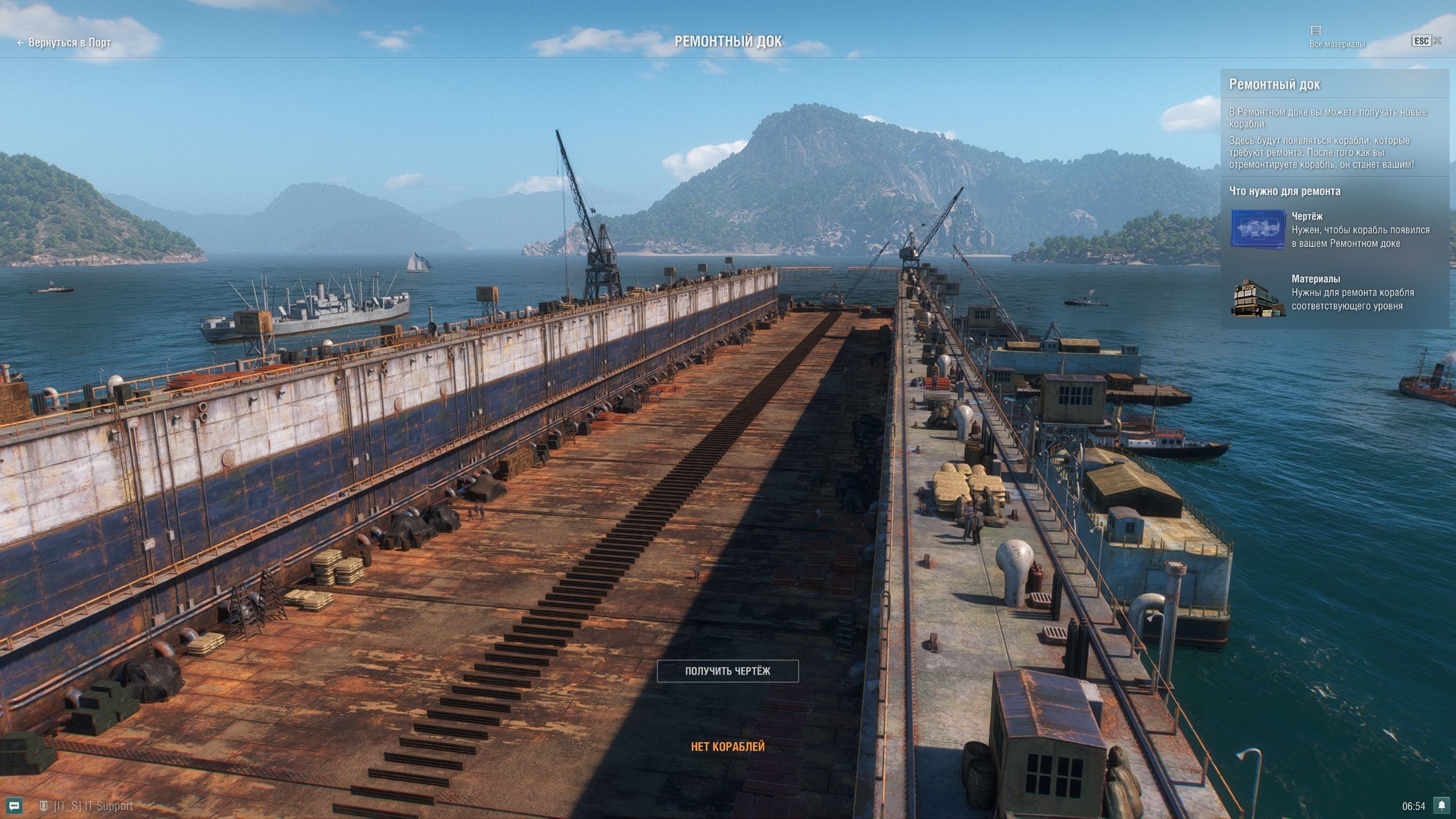Close the repair dock screen with X
This screenshot has width=1456, height=819.
pos(1437,40)
